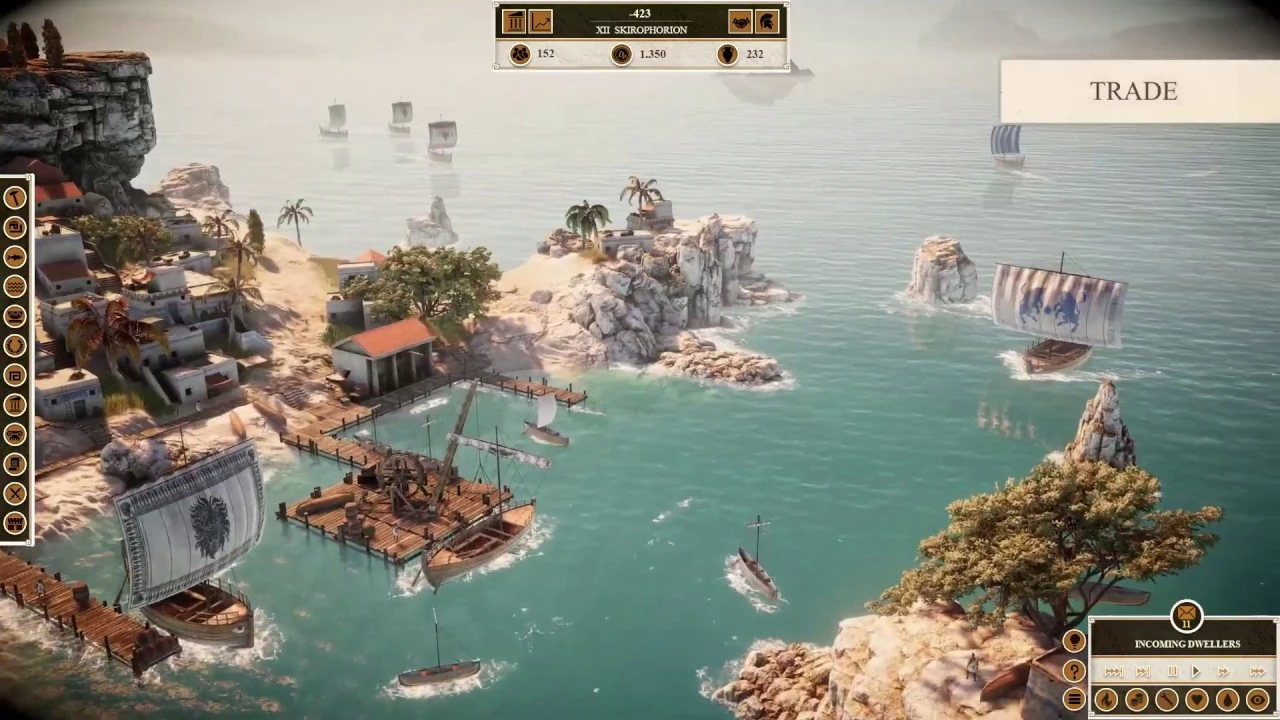Open the hammer construction menu
1280x720 pixels.
click(x=15, y=196)
